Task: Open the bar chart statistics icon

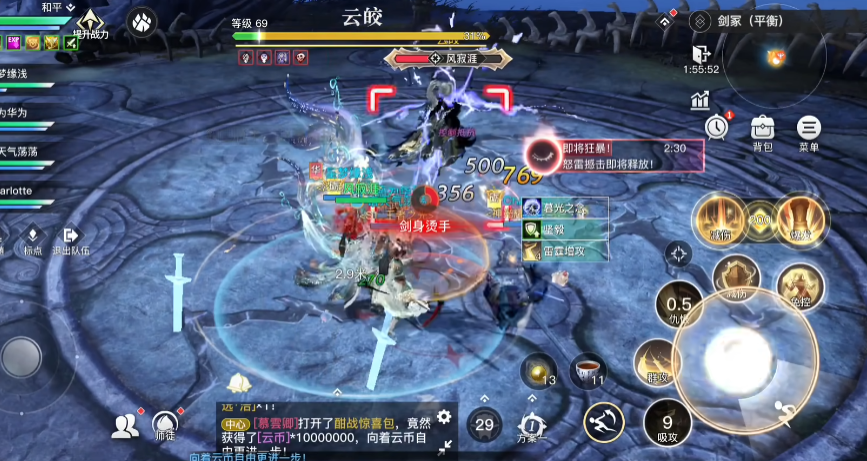Action: 699,100
